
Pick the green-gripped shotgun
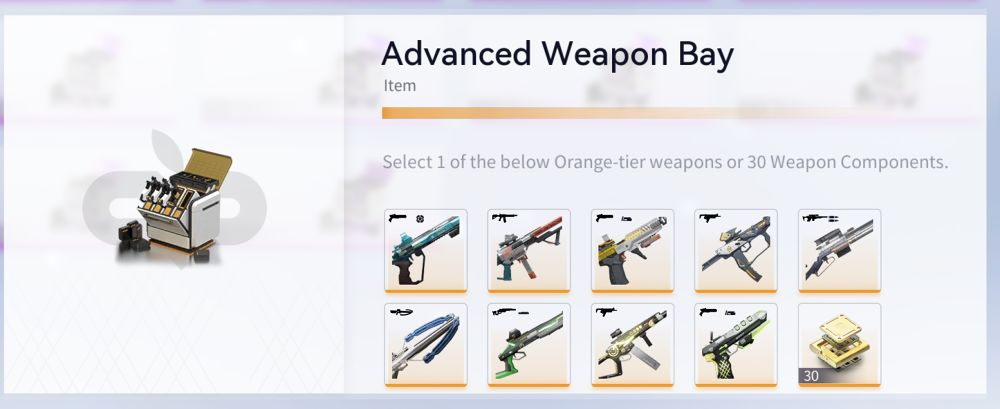coord(529,345)
